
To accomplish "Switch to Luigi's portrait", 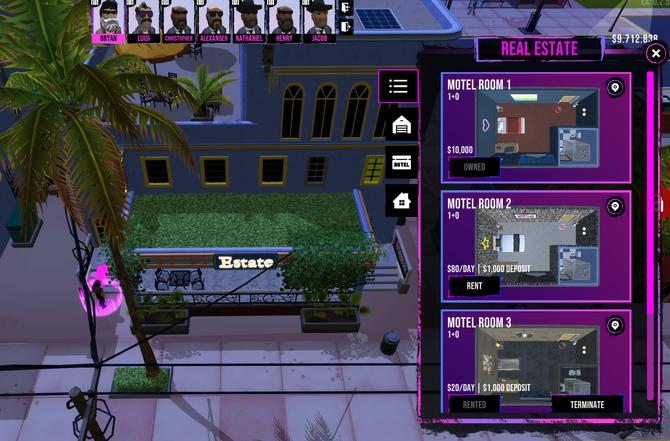I will 144,20.
